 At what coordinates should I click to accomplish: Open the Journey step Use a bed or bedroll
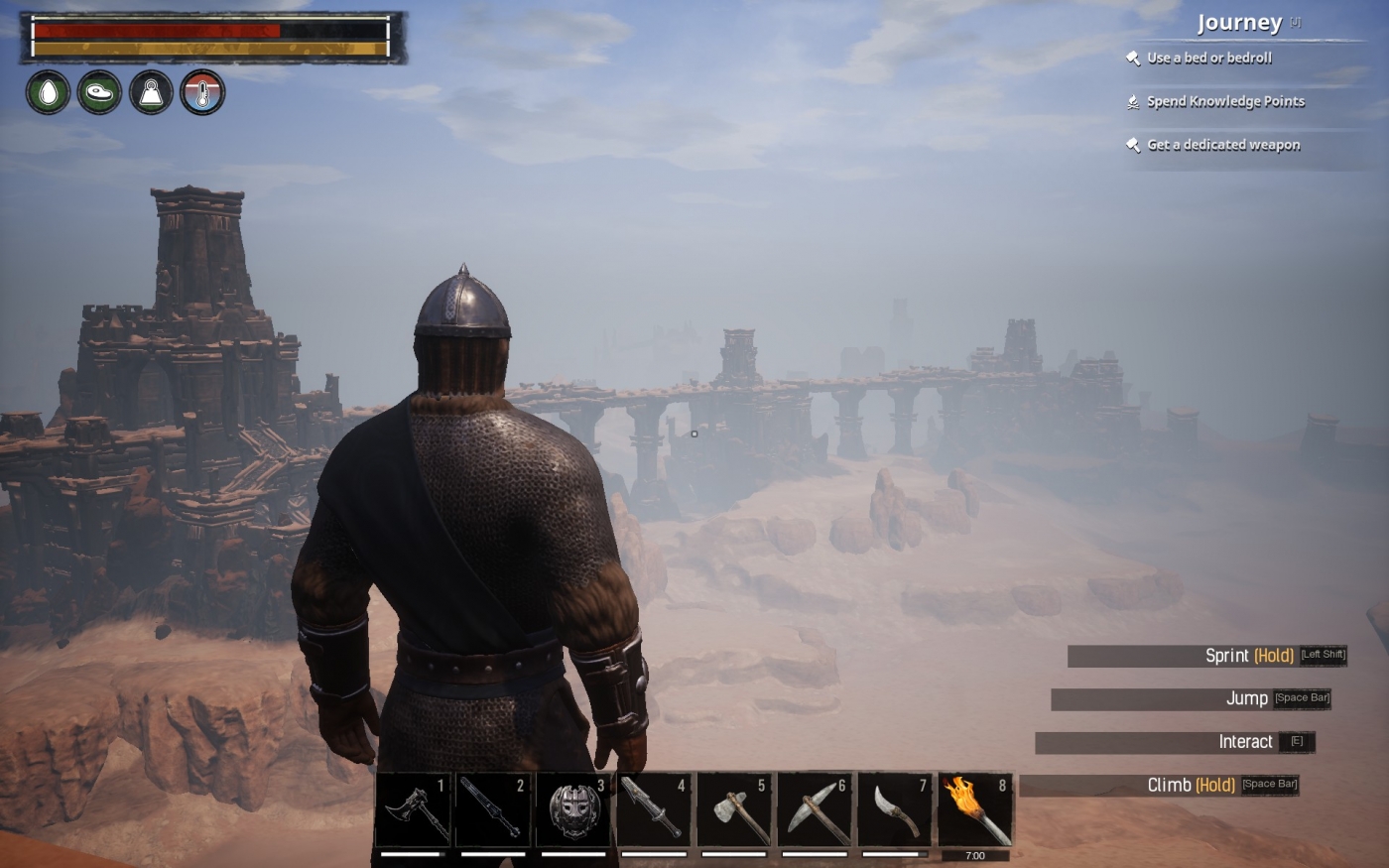(1210, 58)
